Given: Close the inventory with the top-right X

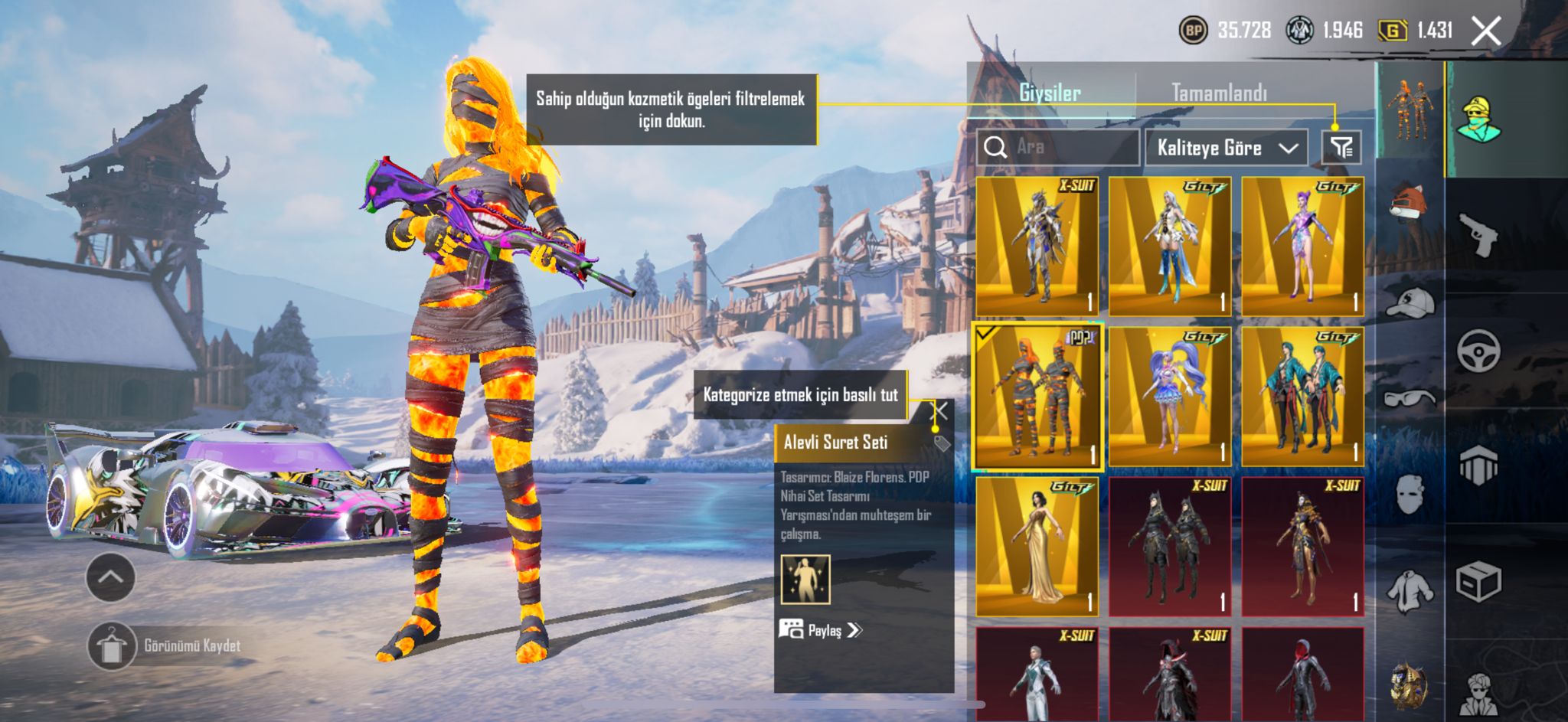Looking at the screenshot, I should (1486, 31).
